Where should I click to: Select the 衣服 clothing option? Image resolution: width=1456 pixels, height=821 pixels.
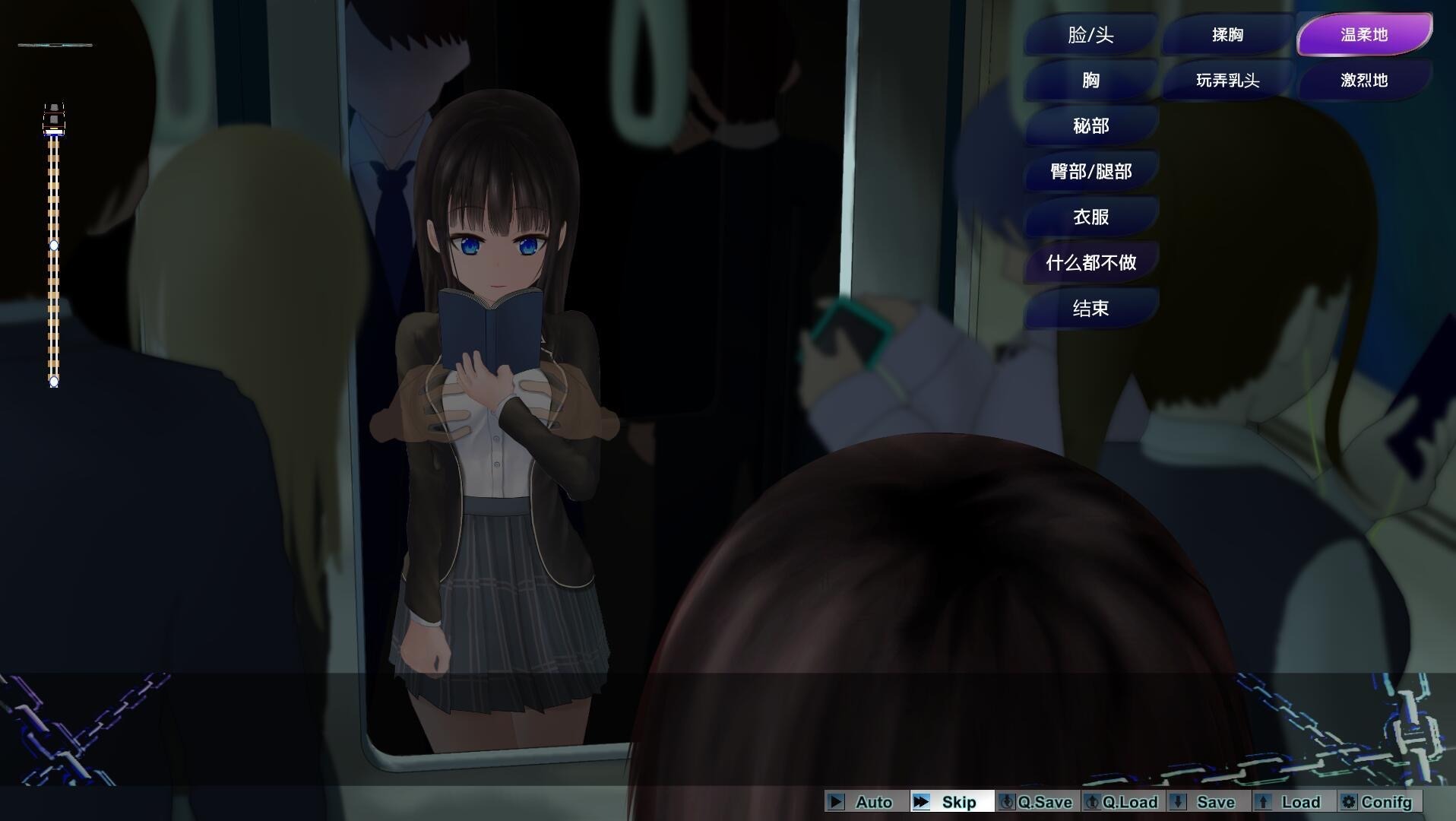pos(1090,217)
